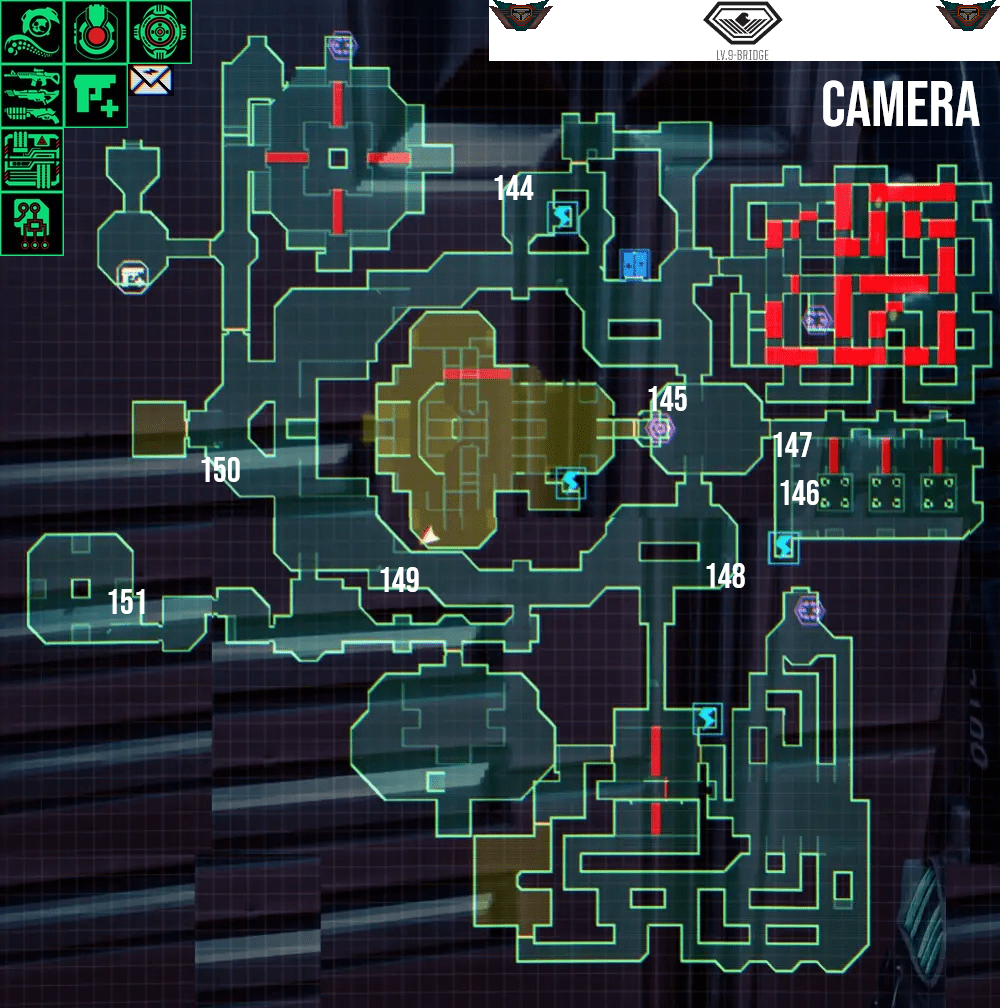Click the right winged badge in top banner
Viewport: 1000px width, 1008px height.
(966, 17)
